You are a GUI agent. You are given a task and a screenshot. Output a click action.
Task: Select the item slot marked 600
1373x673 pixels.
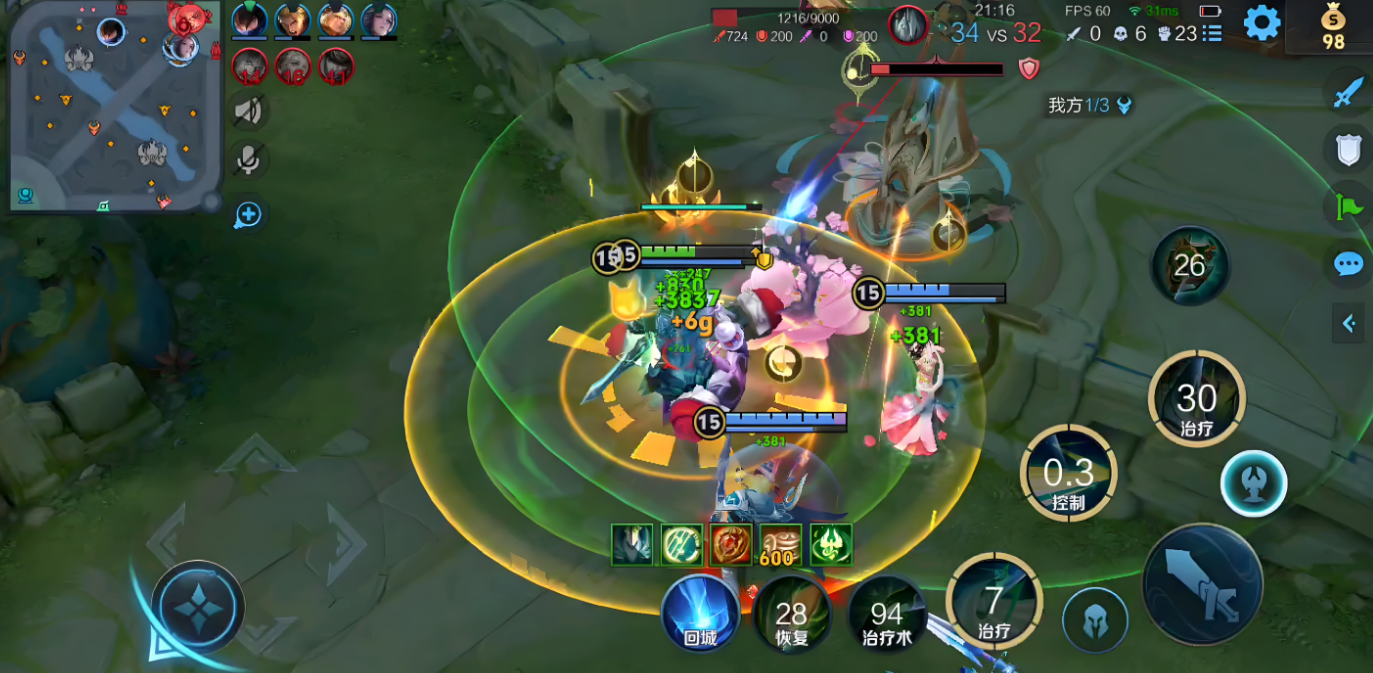(x=780, y=544)
